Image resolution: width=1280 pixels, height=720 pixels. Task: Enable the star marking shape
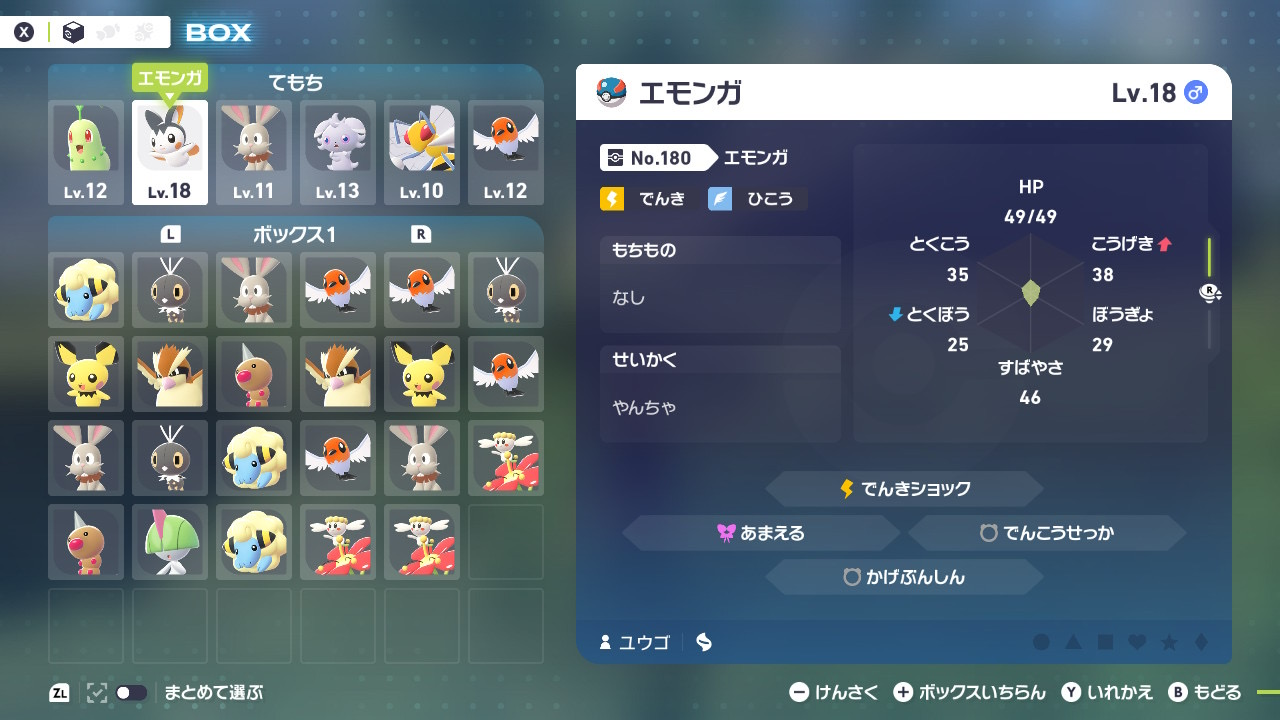tap(1170, 643)
